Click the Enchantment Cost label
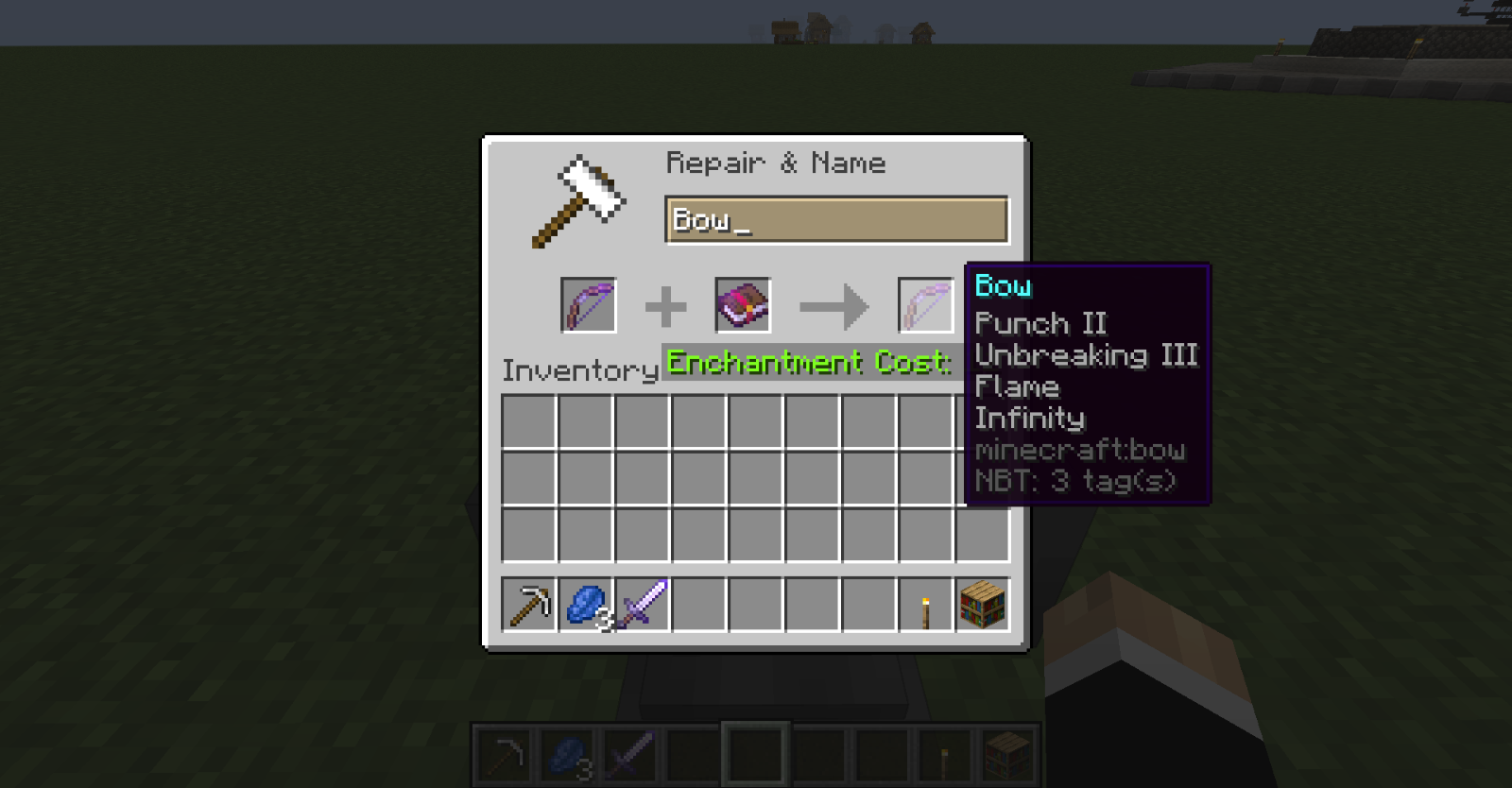1512x788 pixels. pos(808,362)
